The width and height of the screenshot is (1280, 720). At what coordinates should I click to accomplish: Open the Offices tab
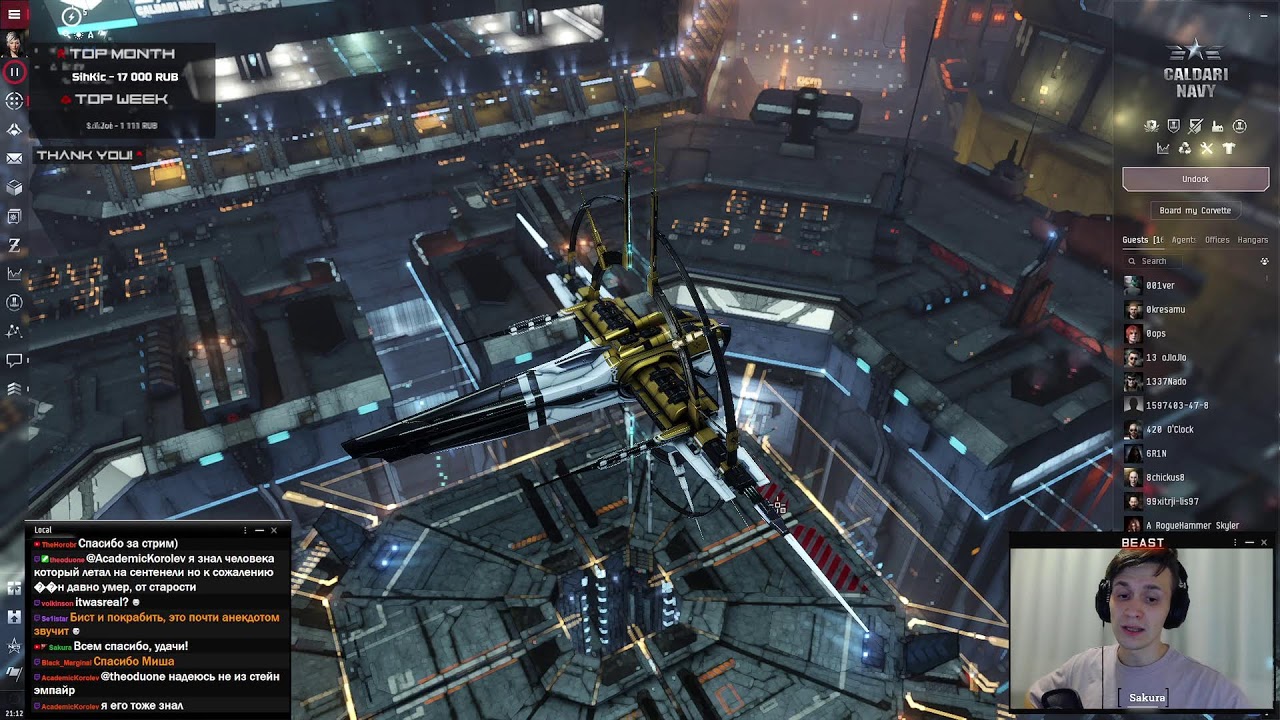[1217, 240]
